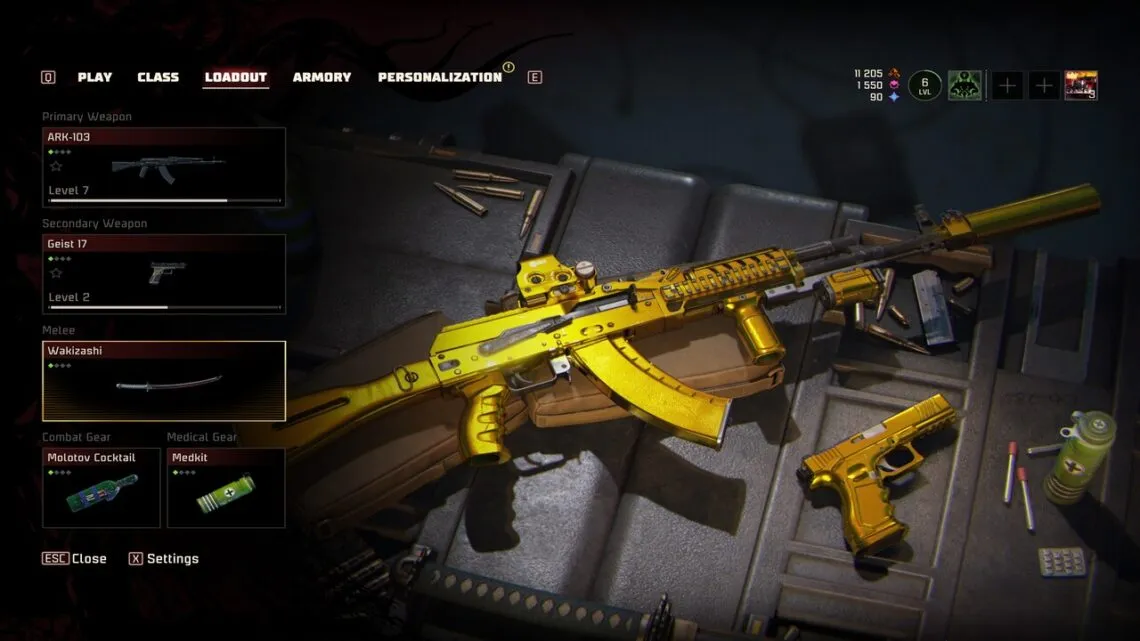The width and height of the screenshot is (1140, 641).
Task: Go to the Armory tab
Action: pyautogui.click(x=322, y=77)
